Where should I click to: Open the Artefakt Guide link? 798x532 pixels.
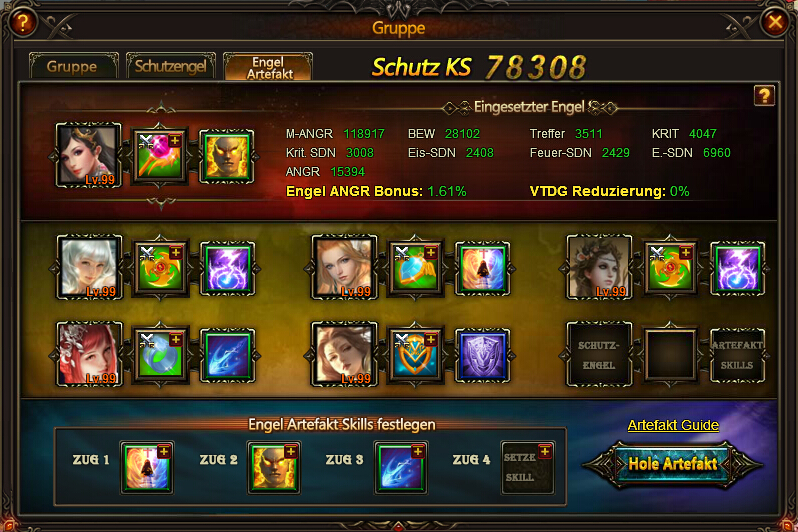tap(673, 425)
